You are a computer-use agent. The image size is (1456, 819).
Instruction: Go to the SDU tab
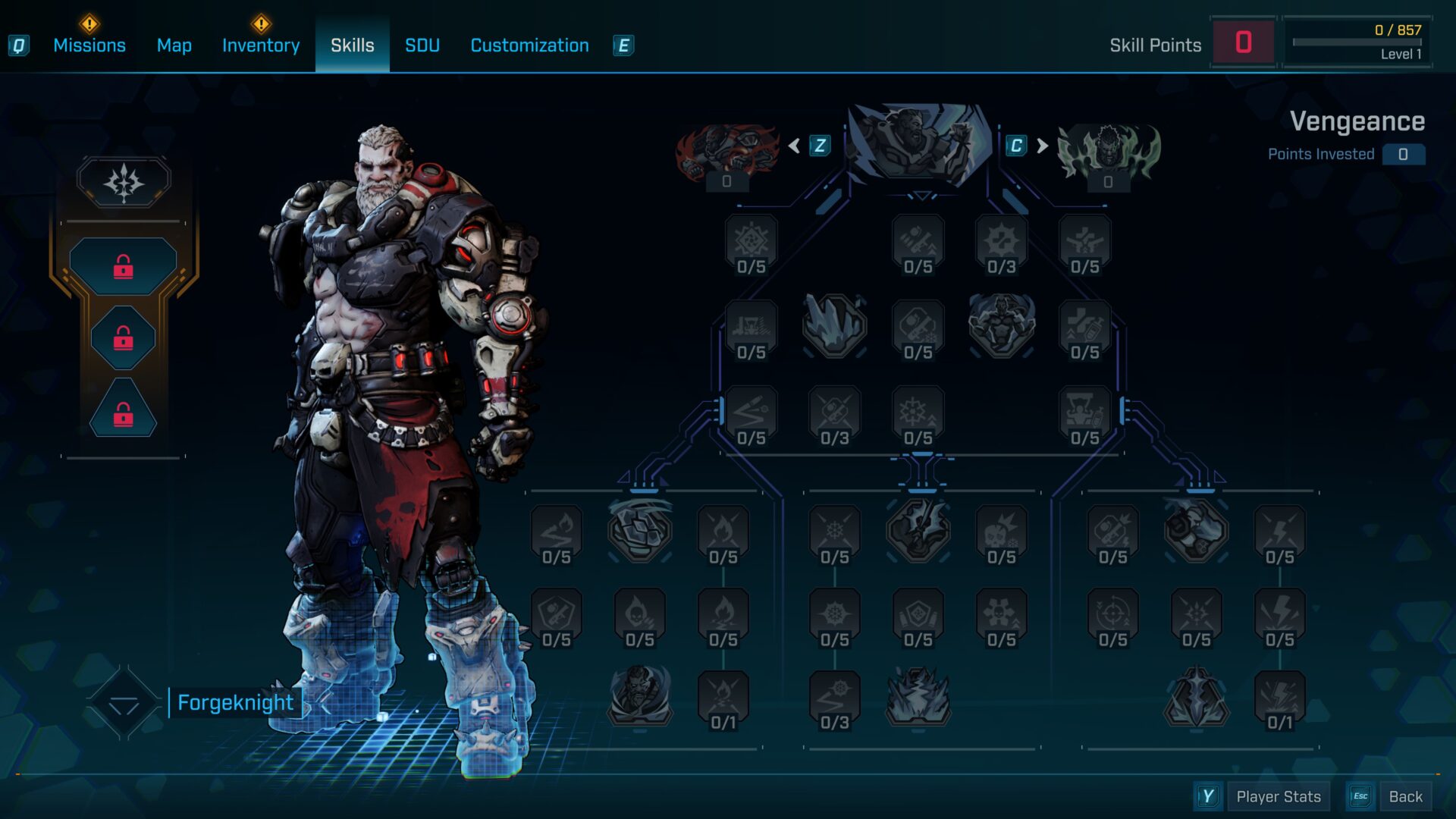422,45
